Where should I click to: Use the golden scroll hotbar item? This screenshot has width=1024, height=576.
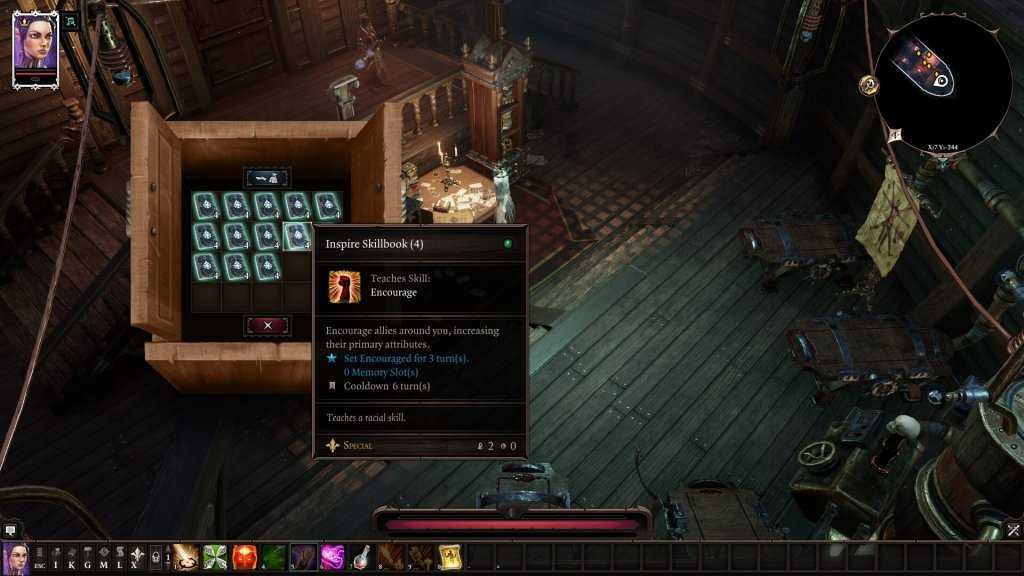[450, 556]
